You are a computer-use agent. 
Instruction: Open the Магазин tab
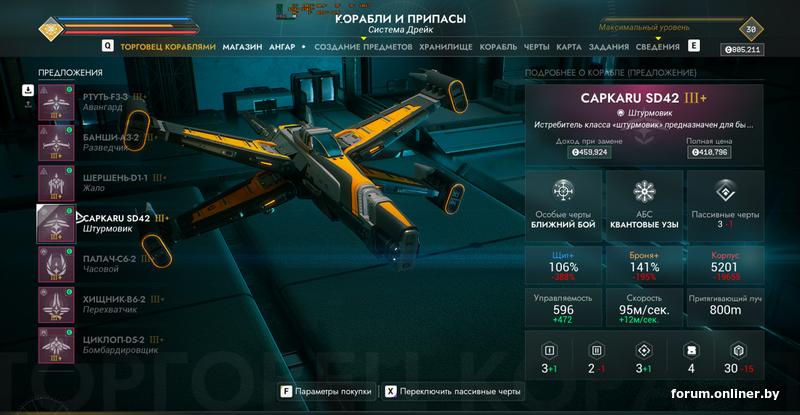242,47
